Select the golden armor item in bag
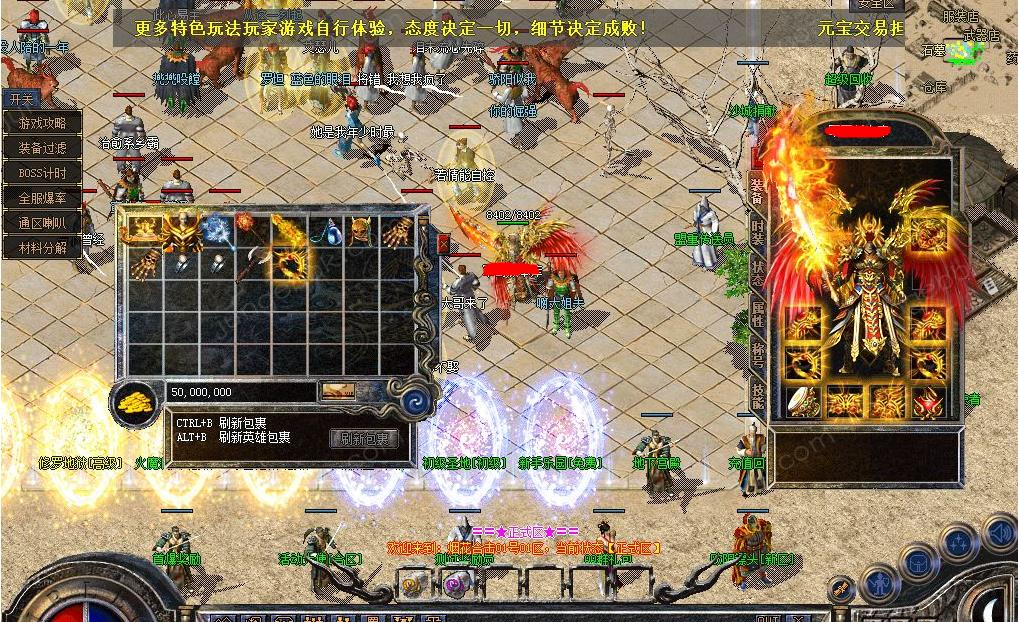The image size is (1018, 622). pos(183,231)
